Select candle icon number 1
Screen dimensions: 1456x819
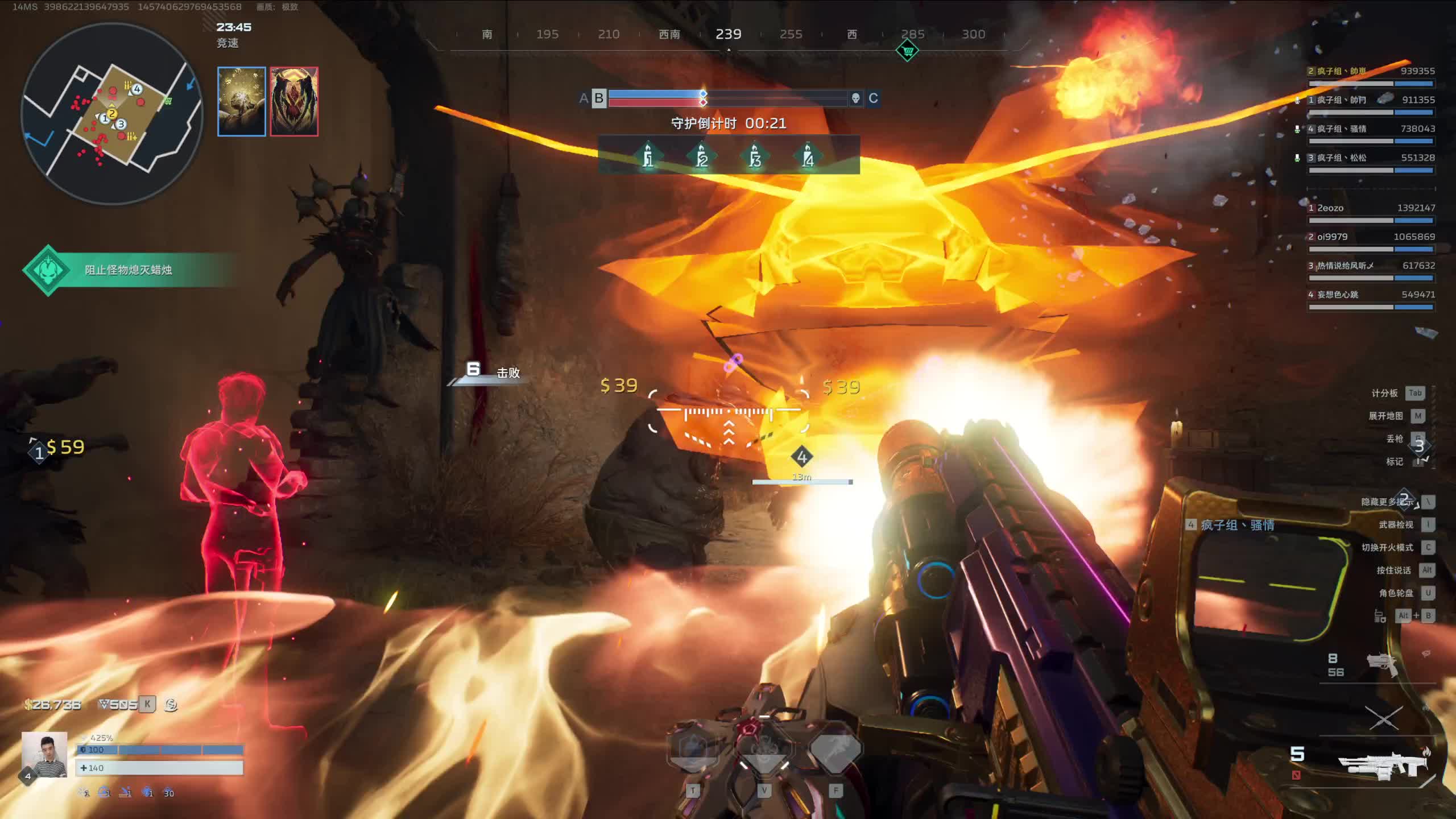[648, 156]
